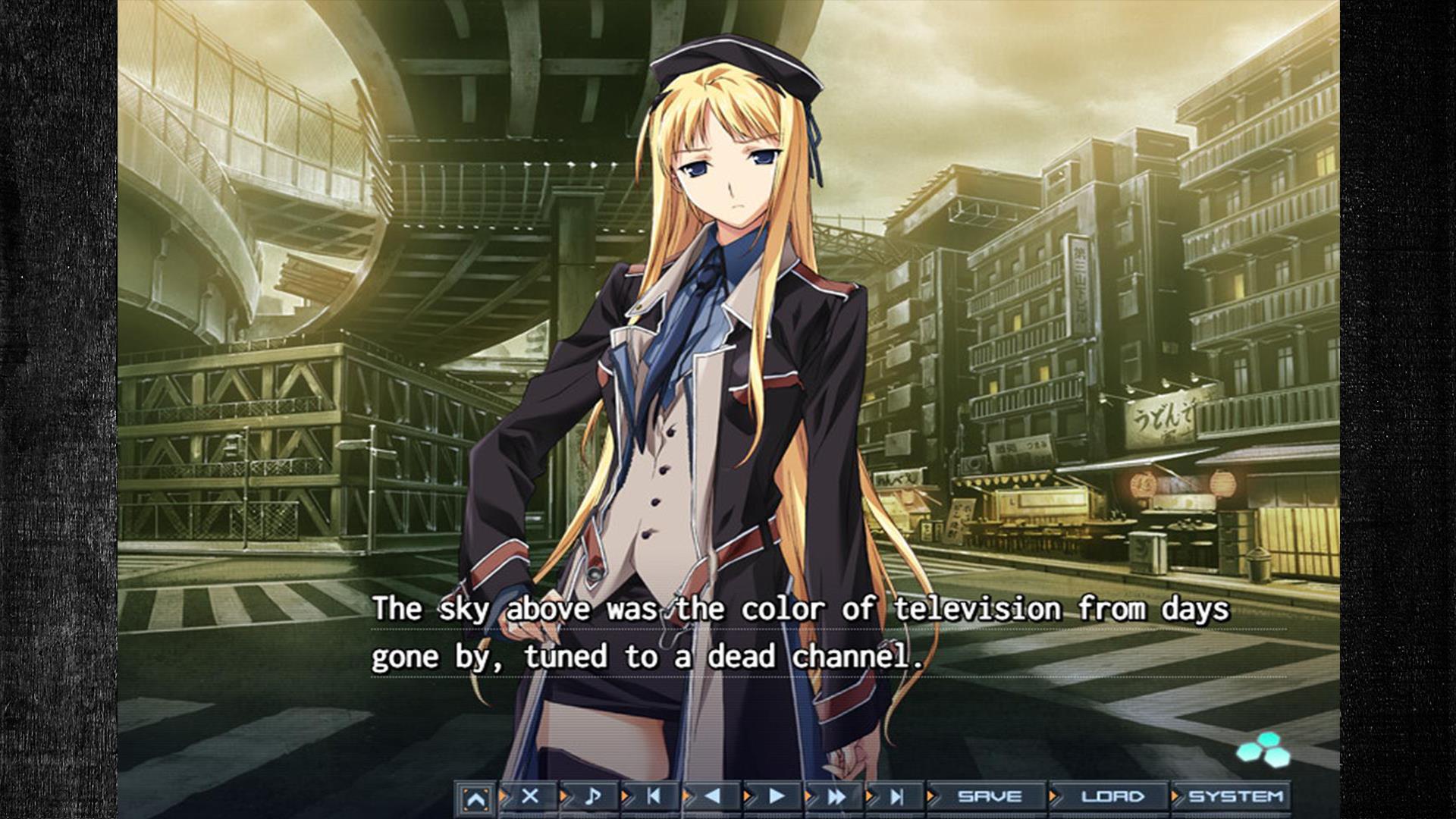This screenshot has height=819, width=1456.
Task: Click the music note voice button
Action: coord(592,796)
